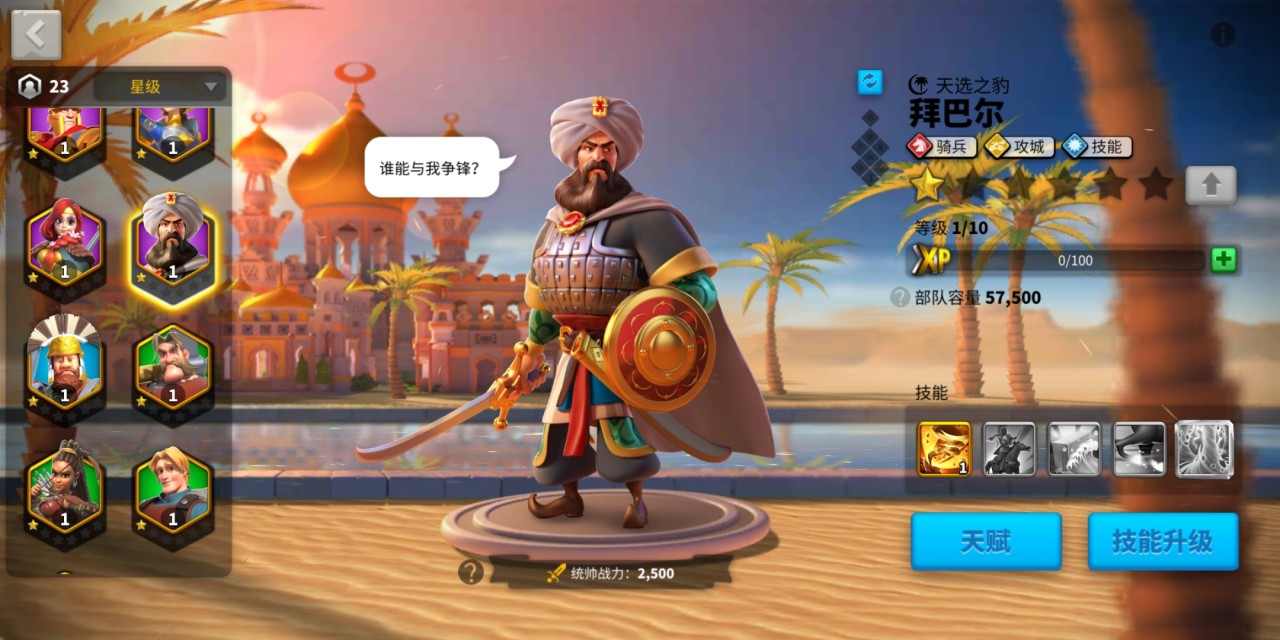The image size is (1280, 640).
Task: Click the star upgrade arrow button
Action: click(x=1210, y=185)
